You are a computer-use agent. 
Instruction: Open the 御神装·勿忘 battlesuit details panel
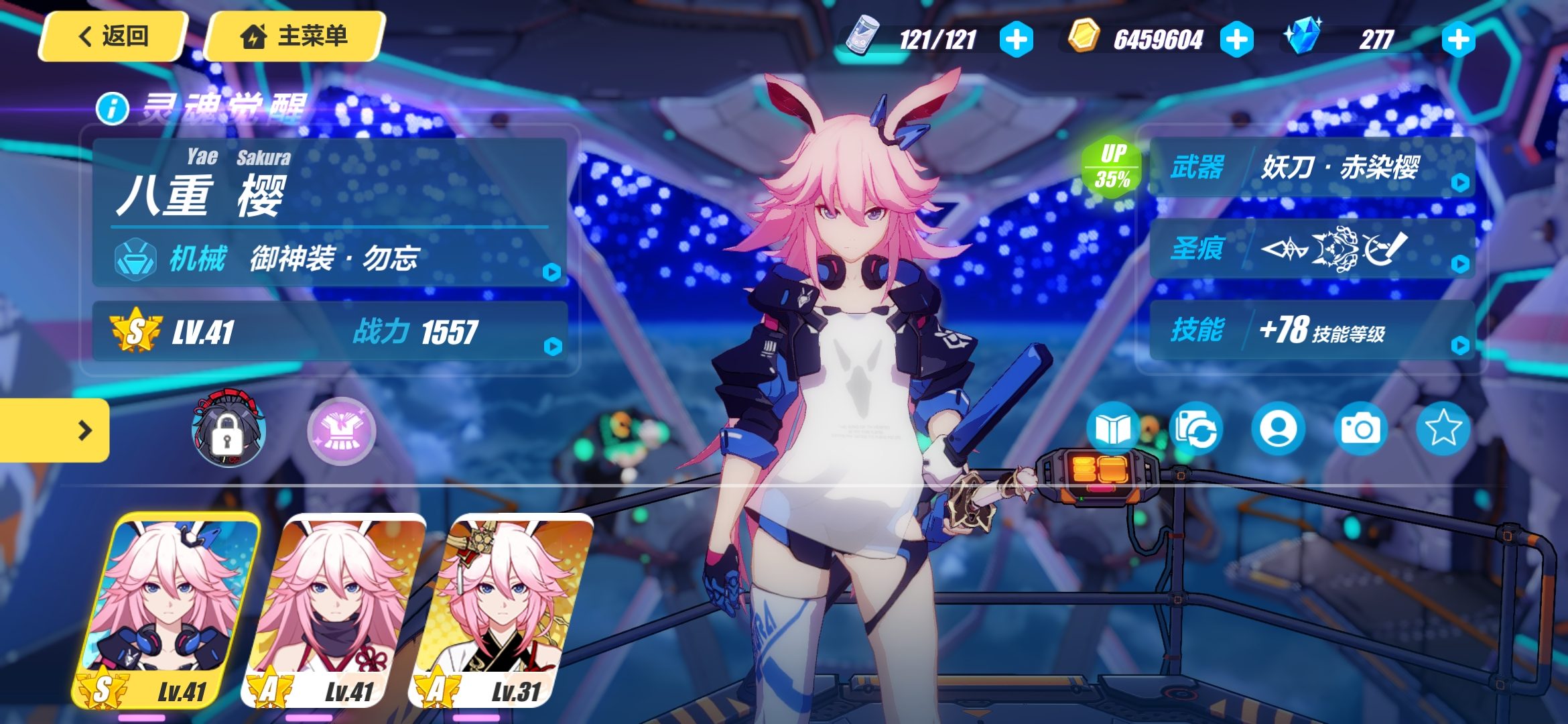coord(330,257)
